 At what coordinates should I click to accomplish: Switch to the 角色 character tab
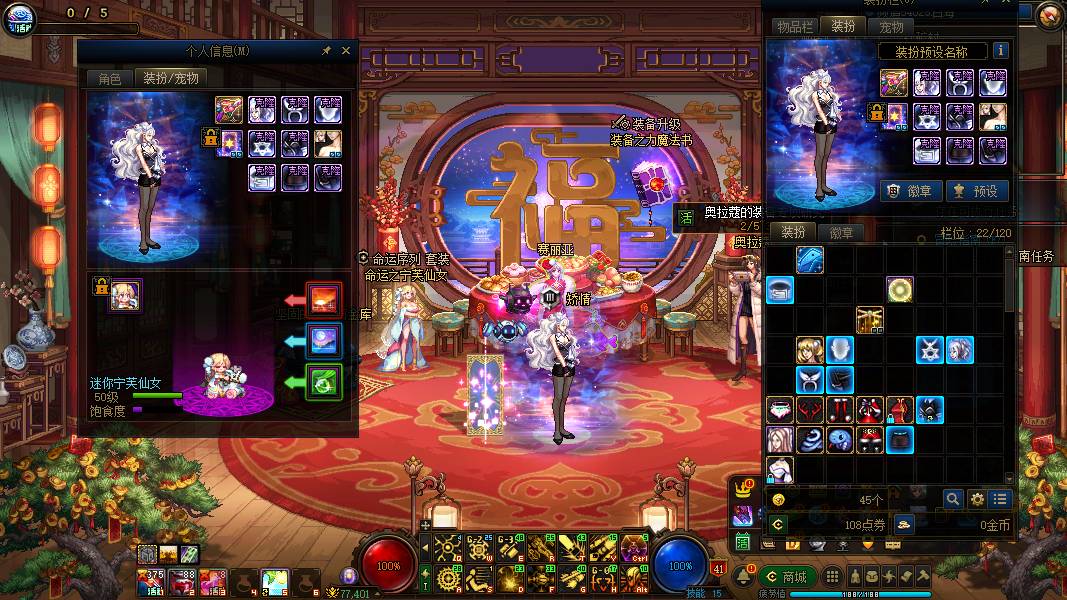pyautogui.click(x=109, y=78)
